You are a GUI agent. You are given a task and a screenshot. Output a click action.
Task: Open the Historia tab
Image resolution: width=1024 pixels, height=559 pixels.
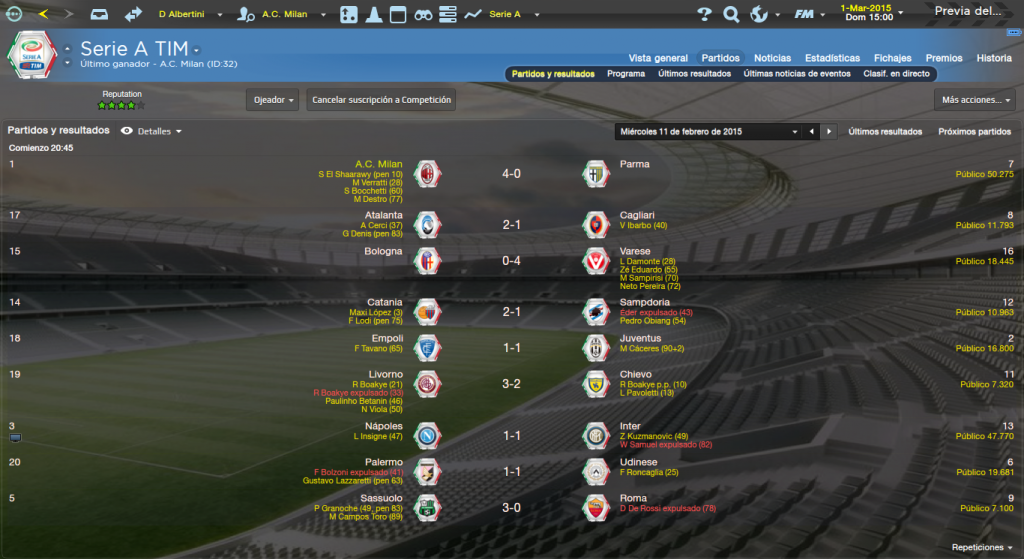(x=994, y=58)
